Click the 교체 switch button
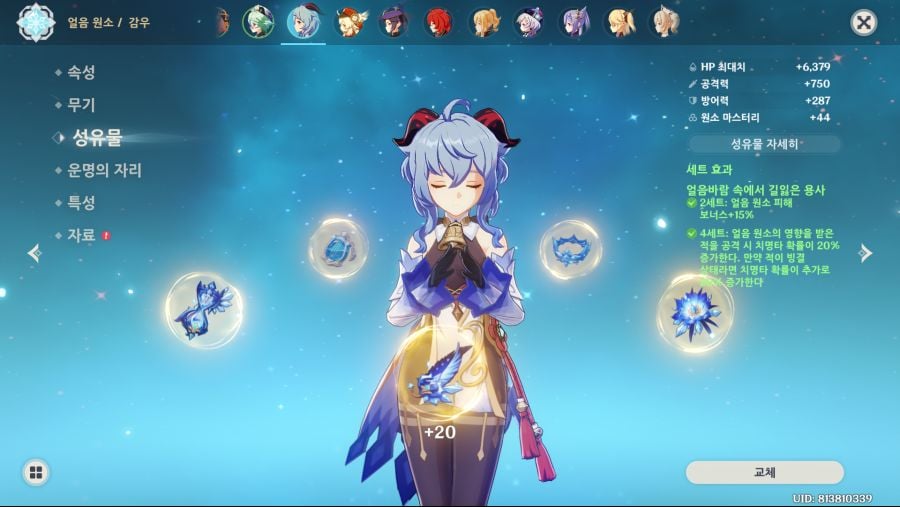This screenshot has width=900, height=507. point(765,472)
